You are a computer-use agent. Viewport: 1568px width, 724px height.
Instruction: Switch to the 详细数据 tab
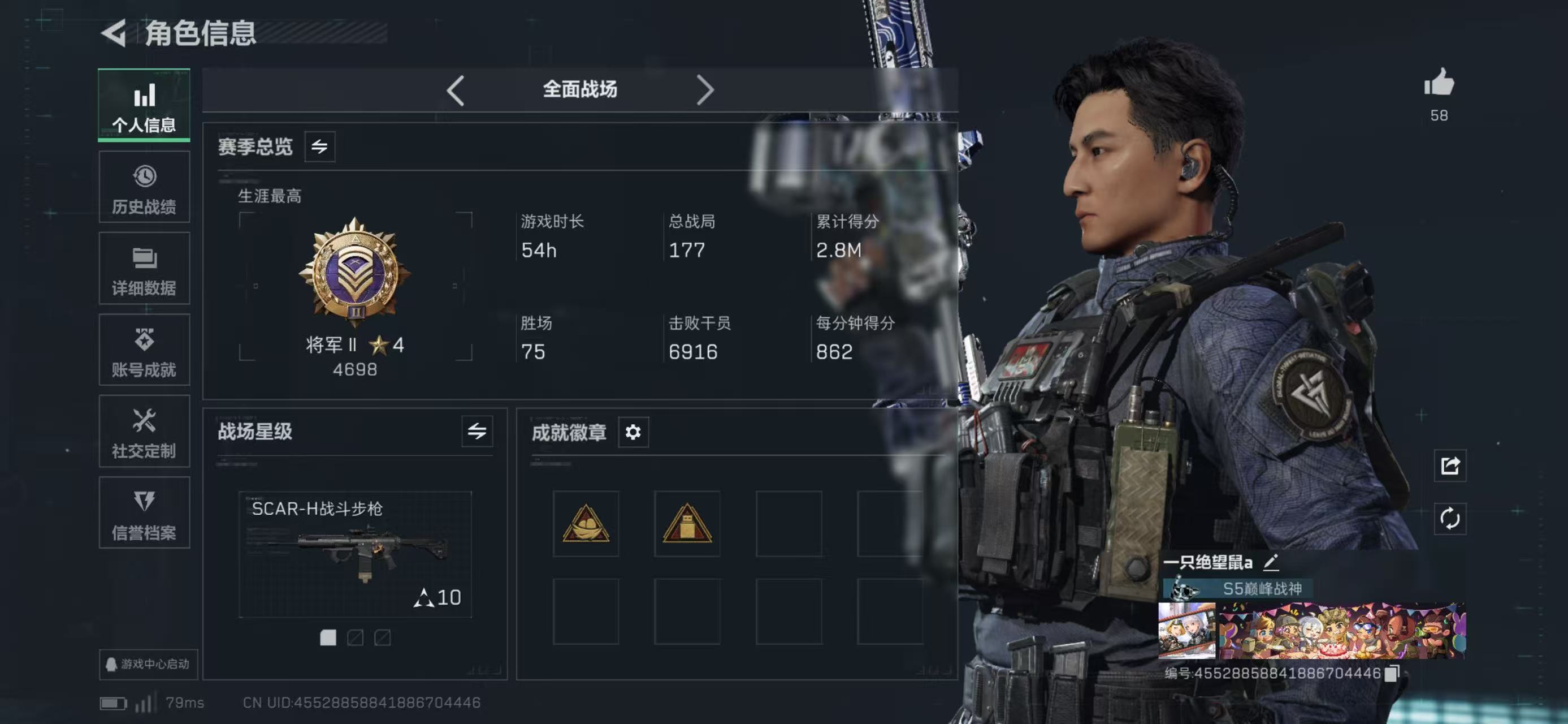[144, 269]
